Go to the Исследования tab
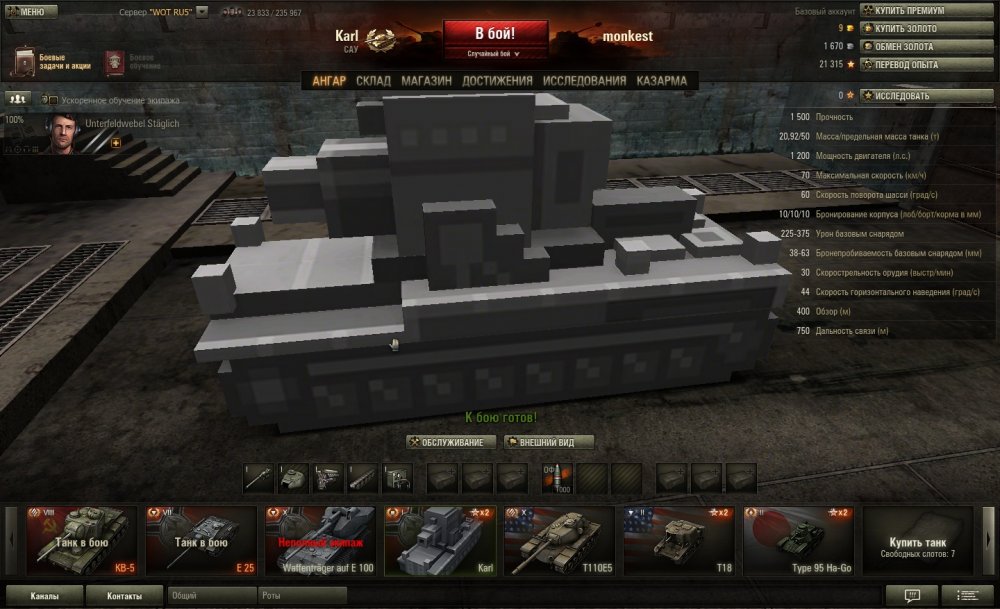Image resolution: width=1000 pixels, height=609 pixels. [584, 81]
